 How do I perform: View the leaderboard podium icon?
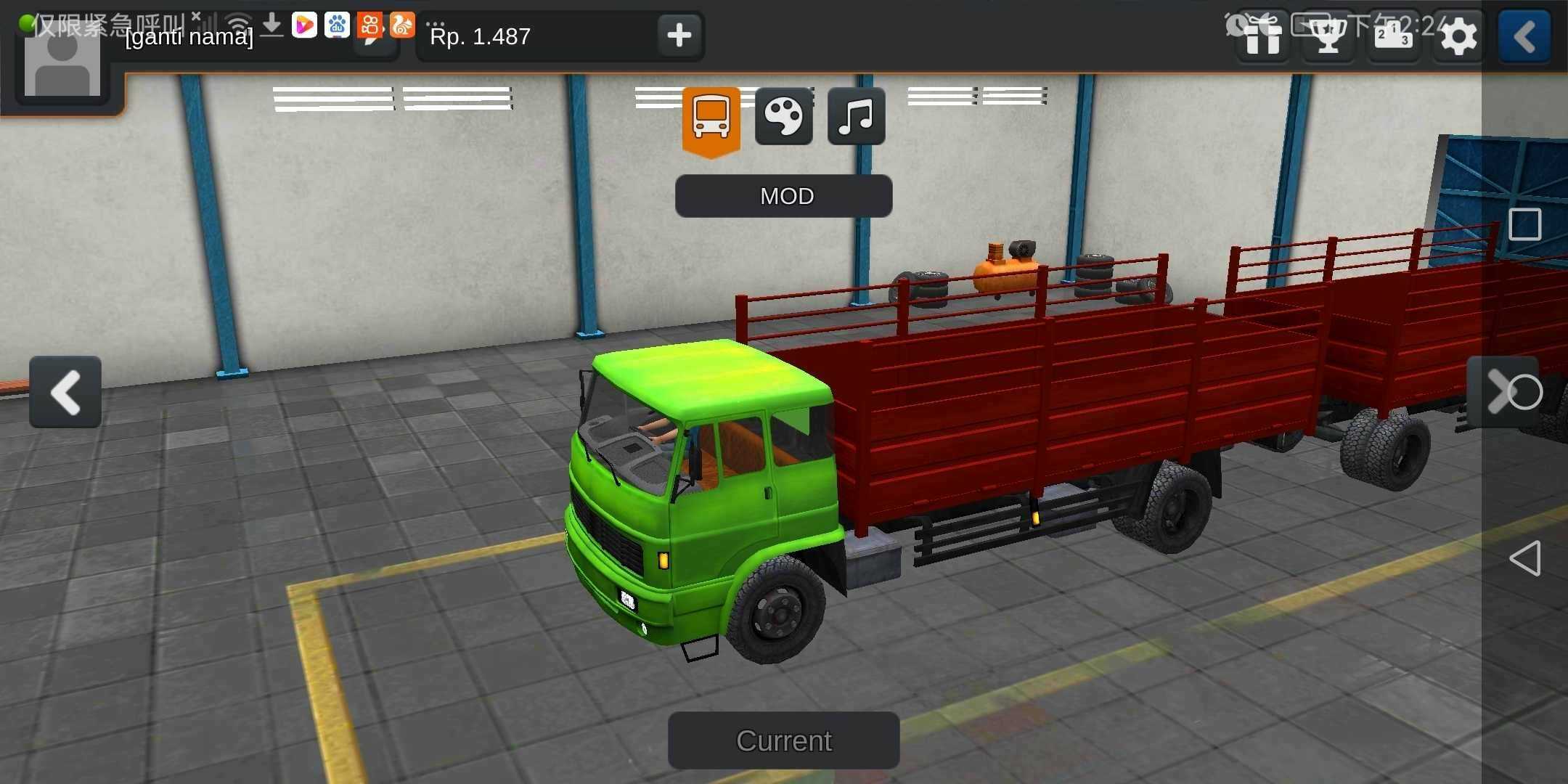(1393, 36)
